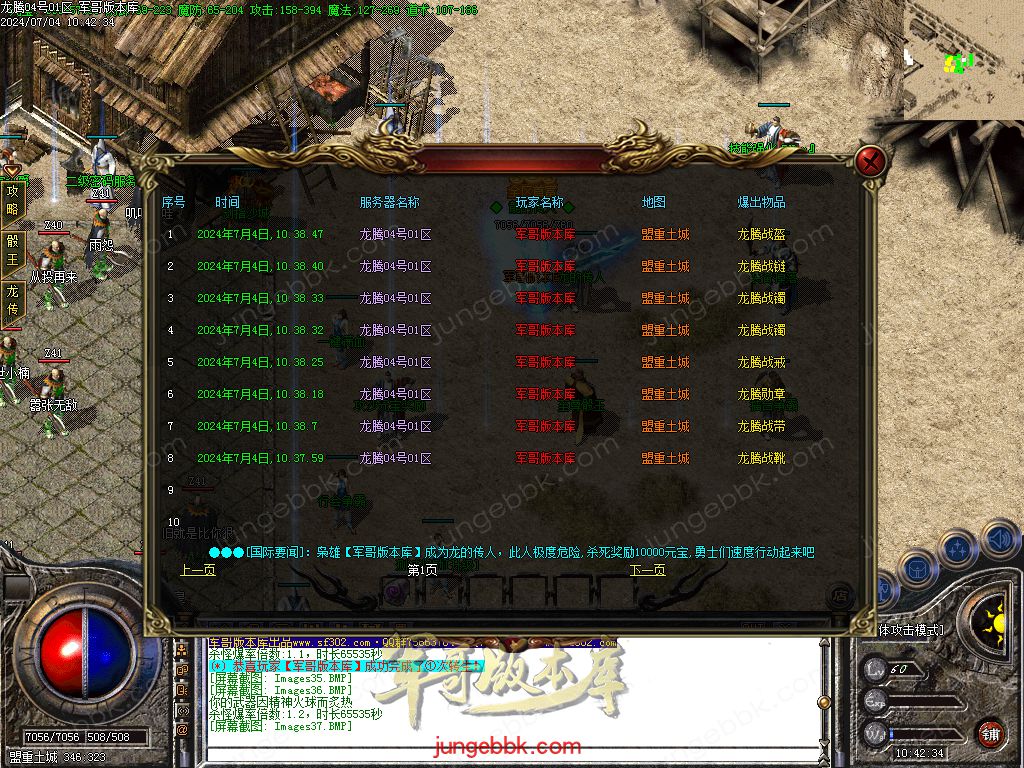Go to the next page (下一页)
The width and height of the screenshot is (1024, 768).
coord(647,570)
